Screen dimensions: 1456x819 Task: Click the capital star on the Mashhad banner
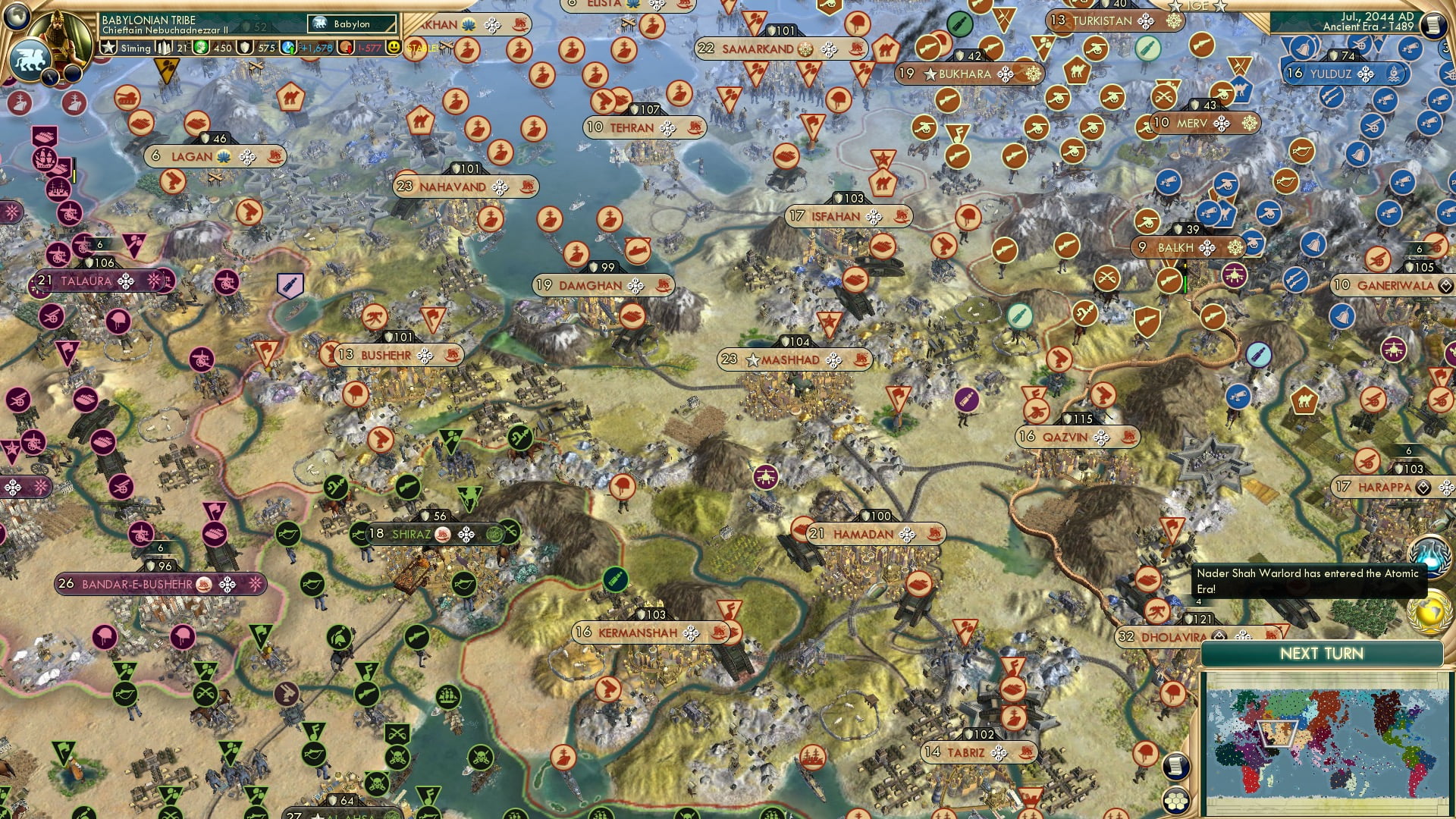click(752, 361)
